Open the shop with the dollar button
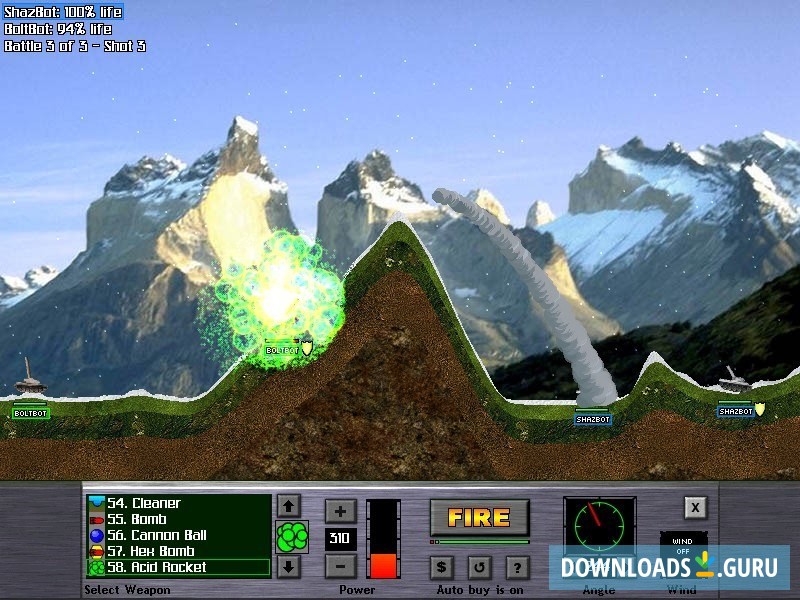 pos(443,568)
